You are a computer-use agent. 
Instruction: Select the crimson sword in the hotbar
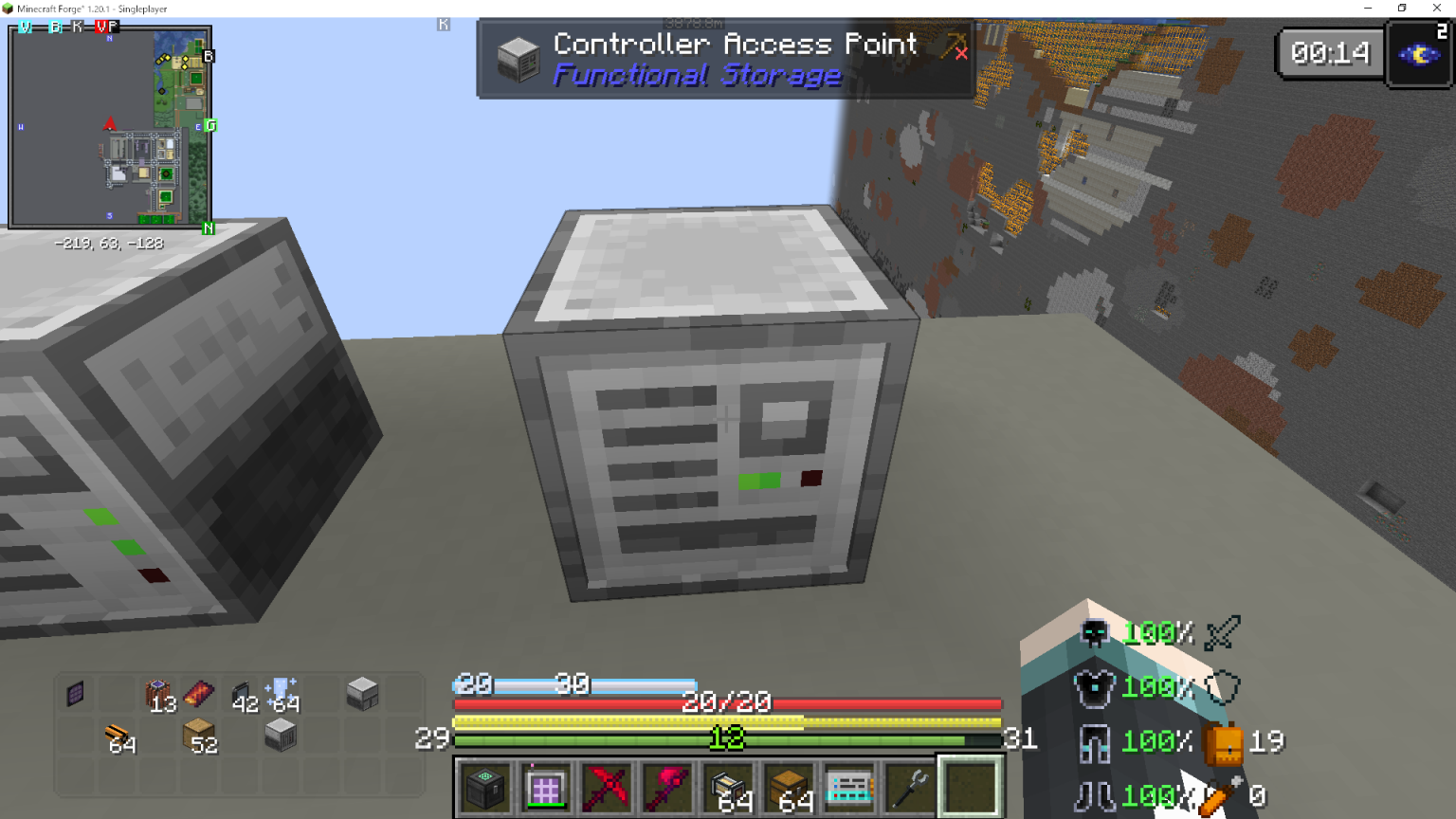[x=607, y=787]
